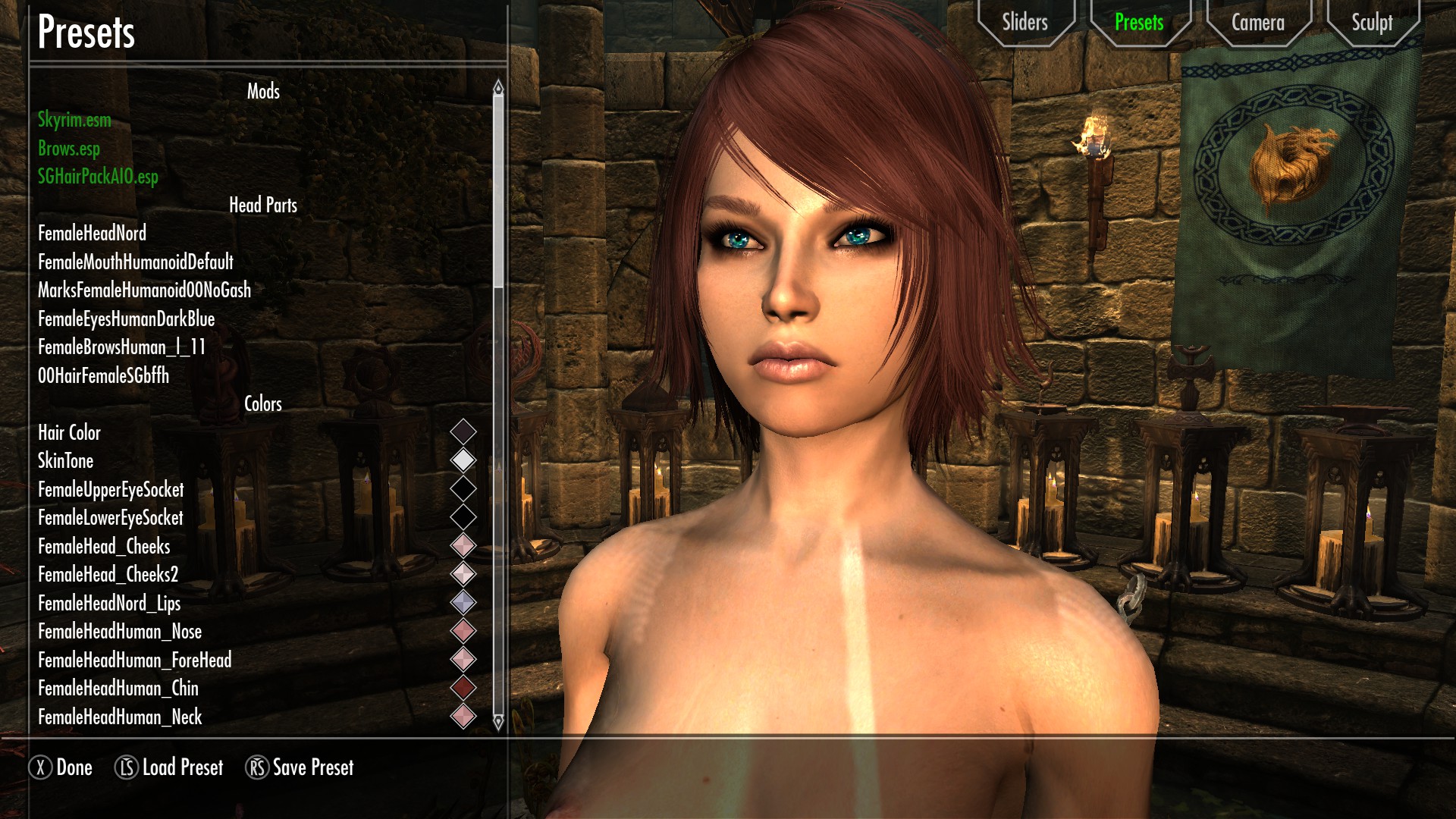This screenshot has width=1456, height=819.
Task: Select the FemaleHead_Cheeks color swatch
Action: [463, 546]
